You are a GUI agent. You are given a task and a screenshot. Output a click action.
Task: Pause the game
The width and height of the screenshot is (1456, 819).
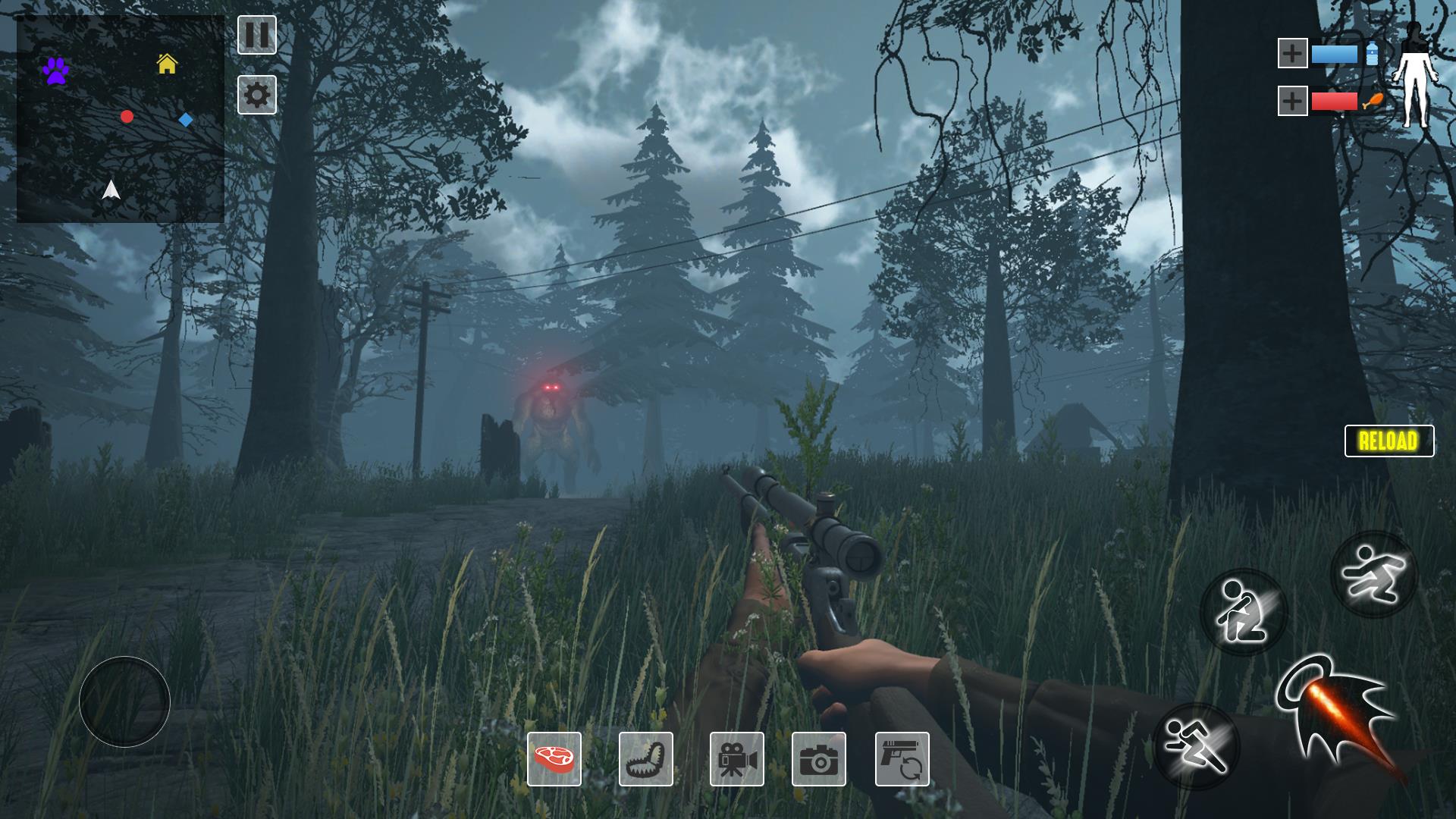257,35
